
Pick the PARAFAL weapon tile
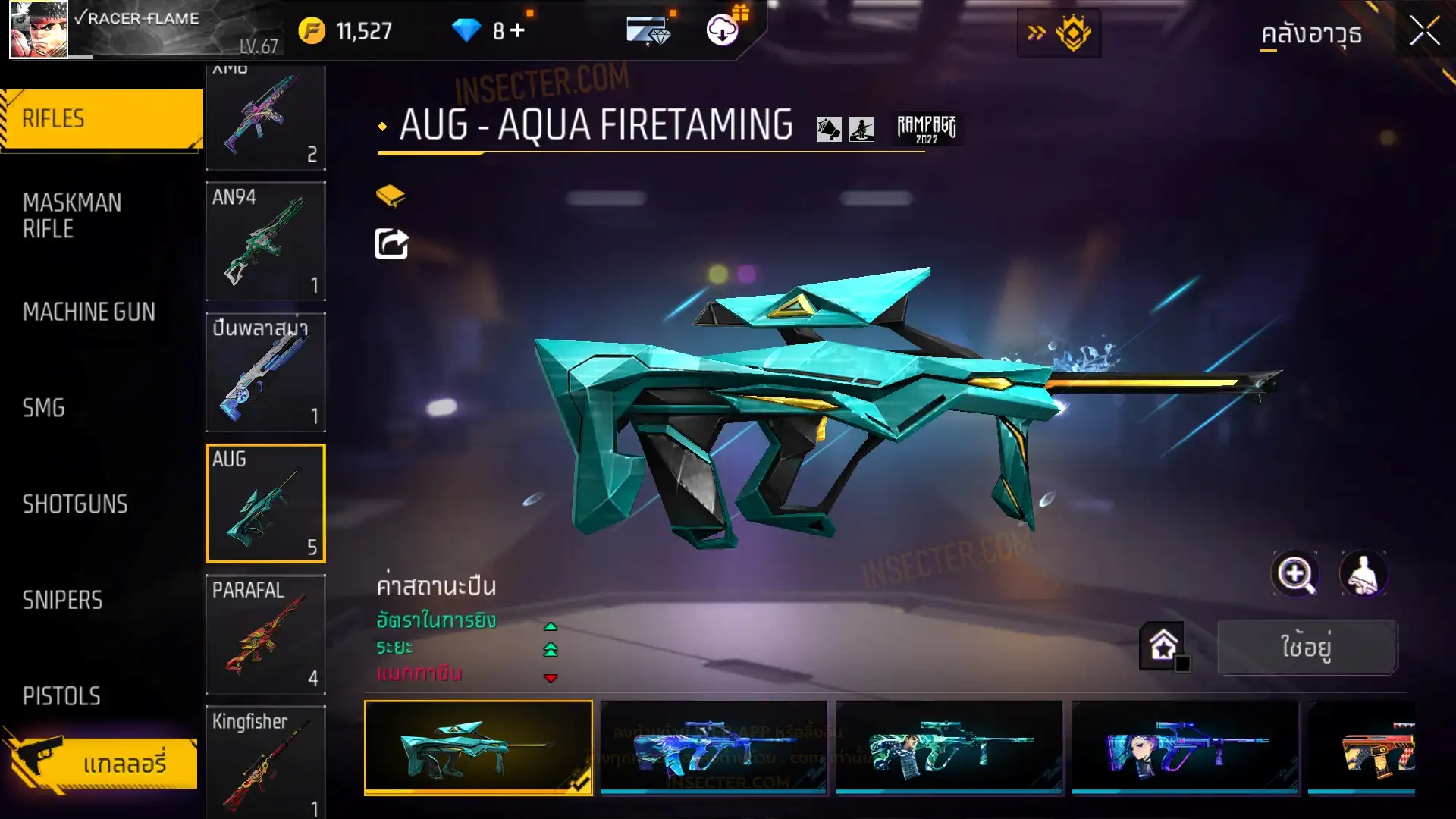click(x=265, y=635)
